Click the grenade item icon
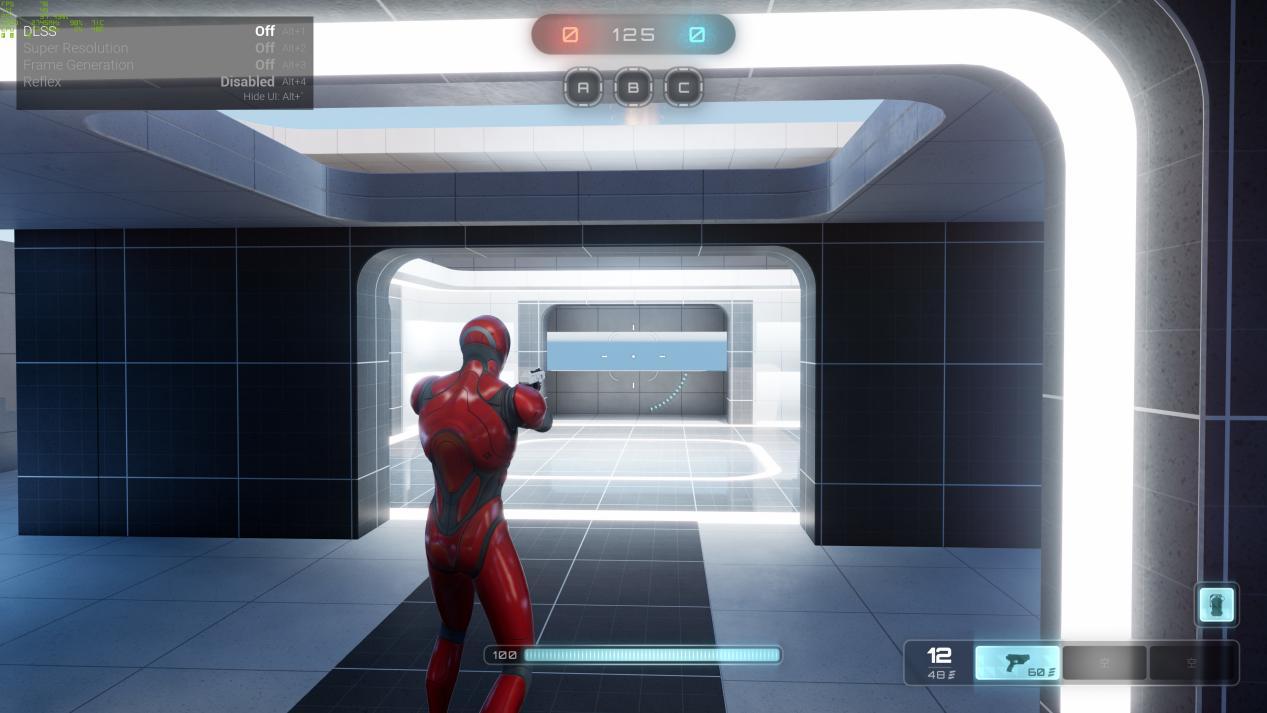The image size is (1267, 713). coord(1216,605)
